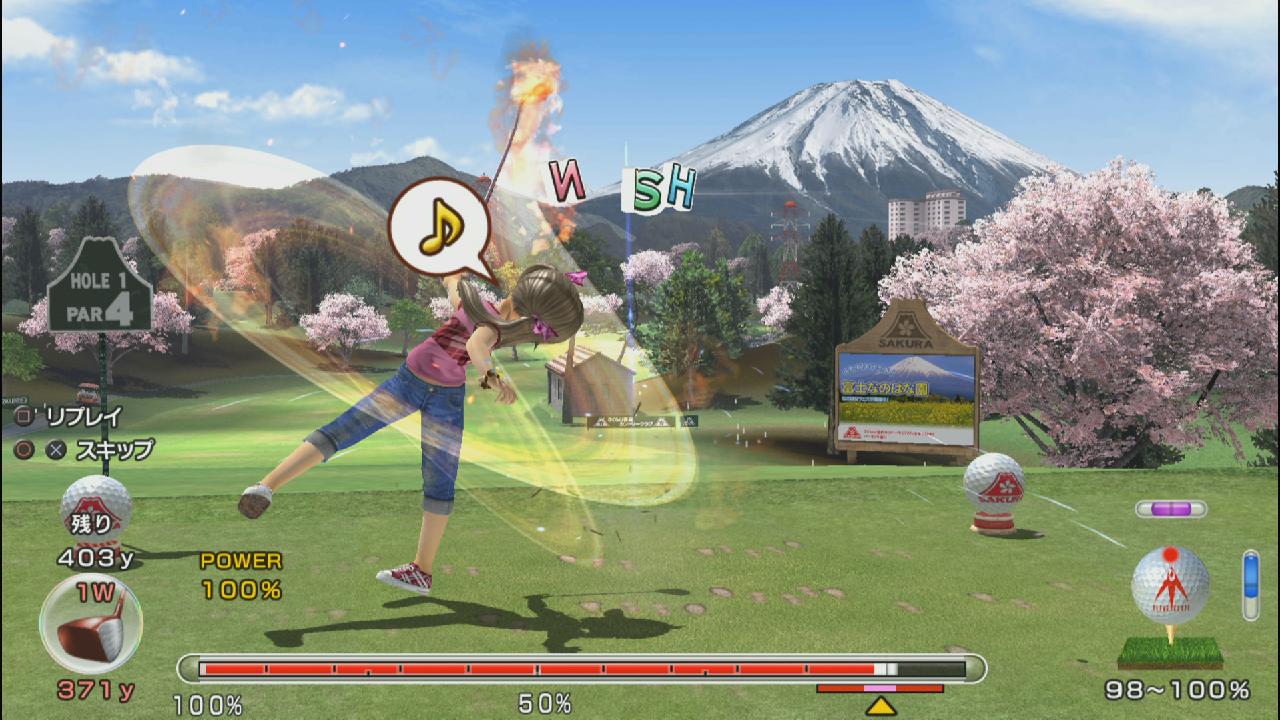Click the blue vertical spin indicator
The height and width of the screenshot is (720, 1280).
click(1250, 584)
